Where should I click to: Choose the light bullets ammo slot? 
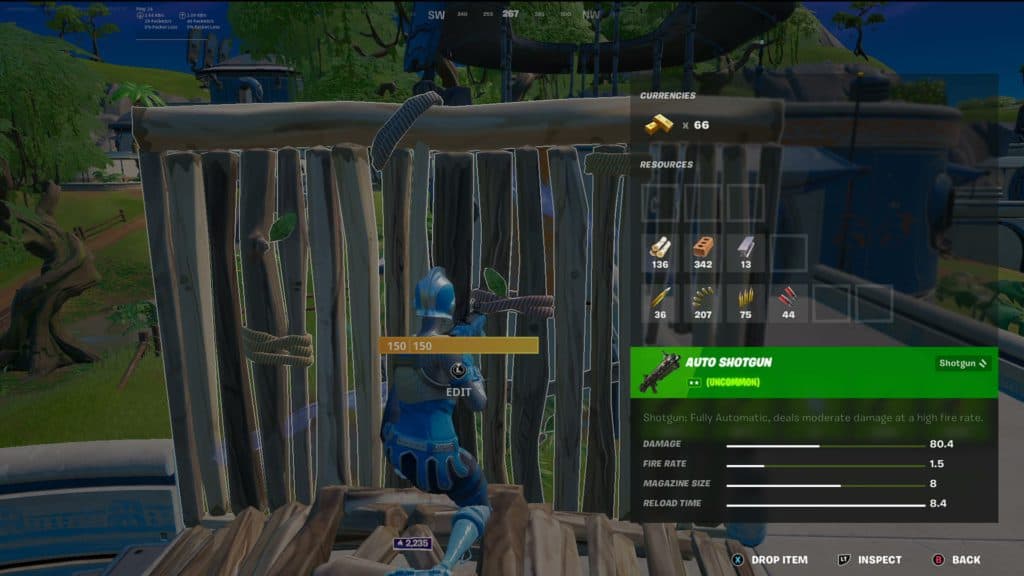coord(703,300)
